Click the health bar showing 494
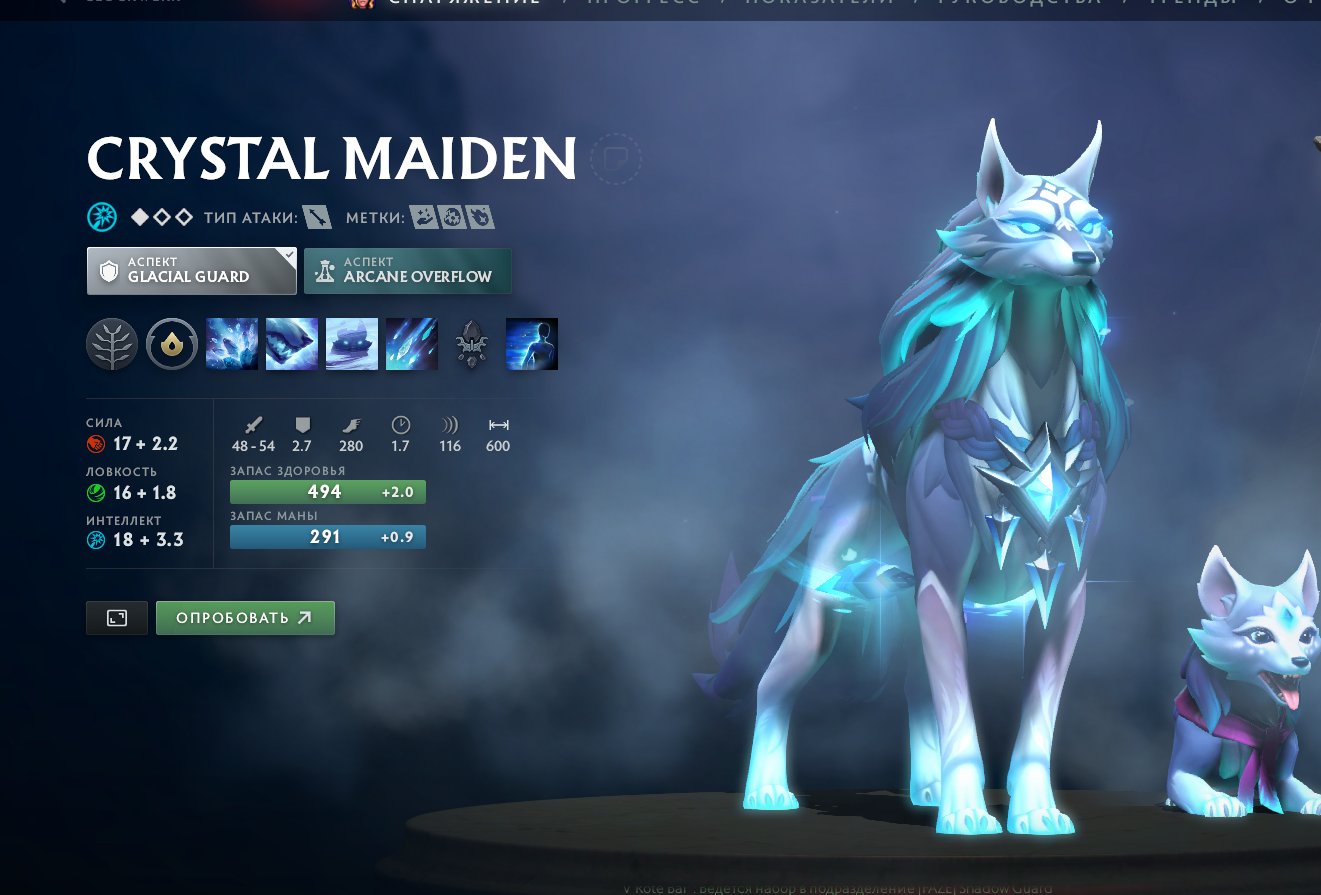The height and width of the screenshot is (895, 1321). click(x=328, y=491)
